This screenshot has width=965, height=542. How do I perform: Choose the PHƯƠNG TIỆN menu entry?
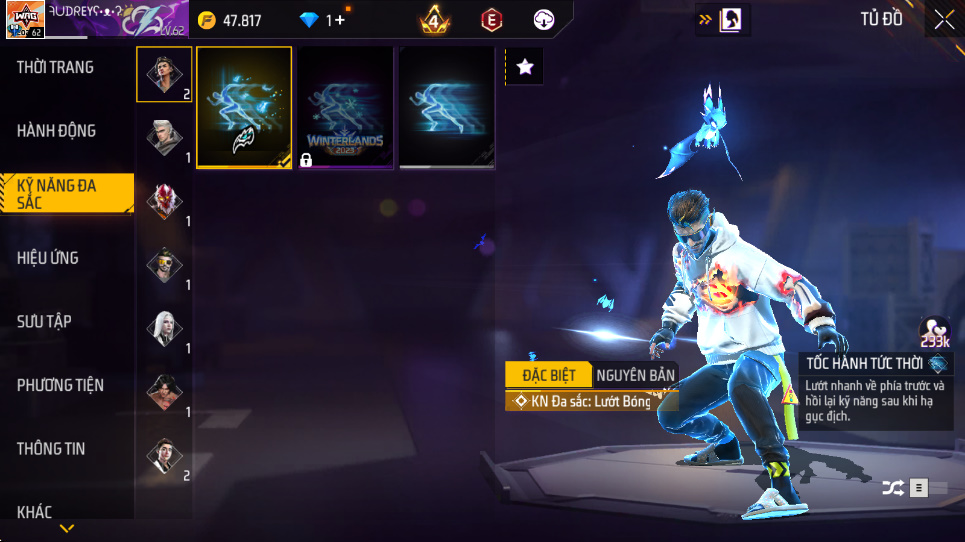tap(61, 385)
